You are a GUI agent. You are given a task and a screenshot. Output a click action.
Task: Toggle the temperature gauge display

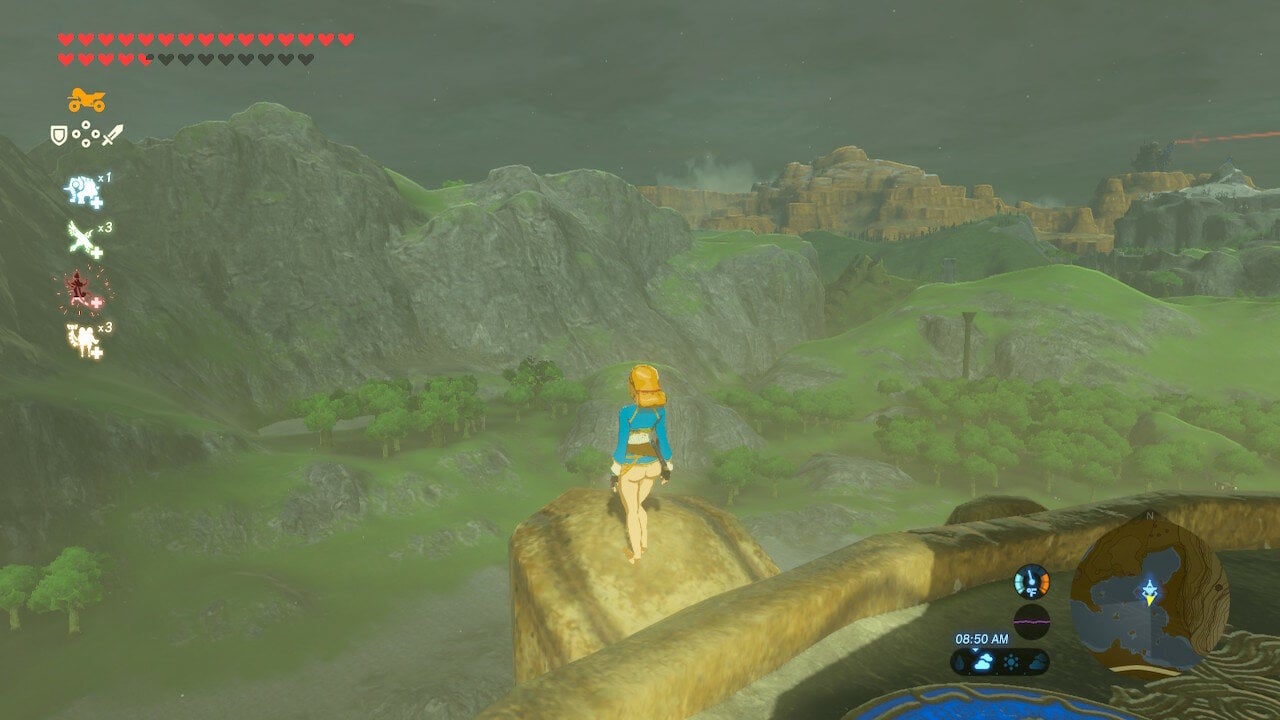point(1032,583)
